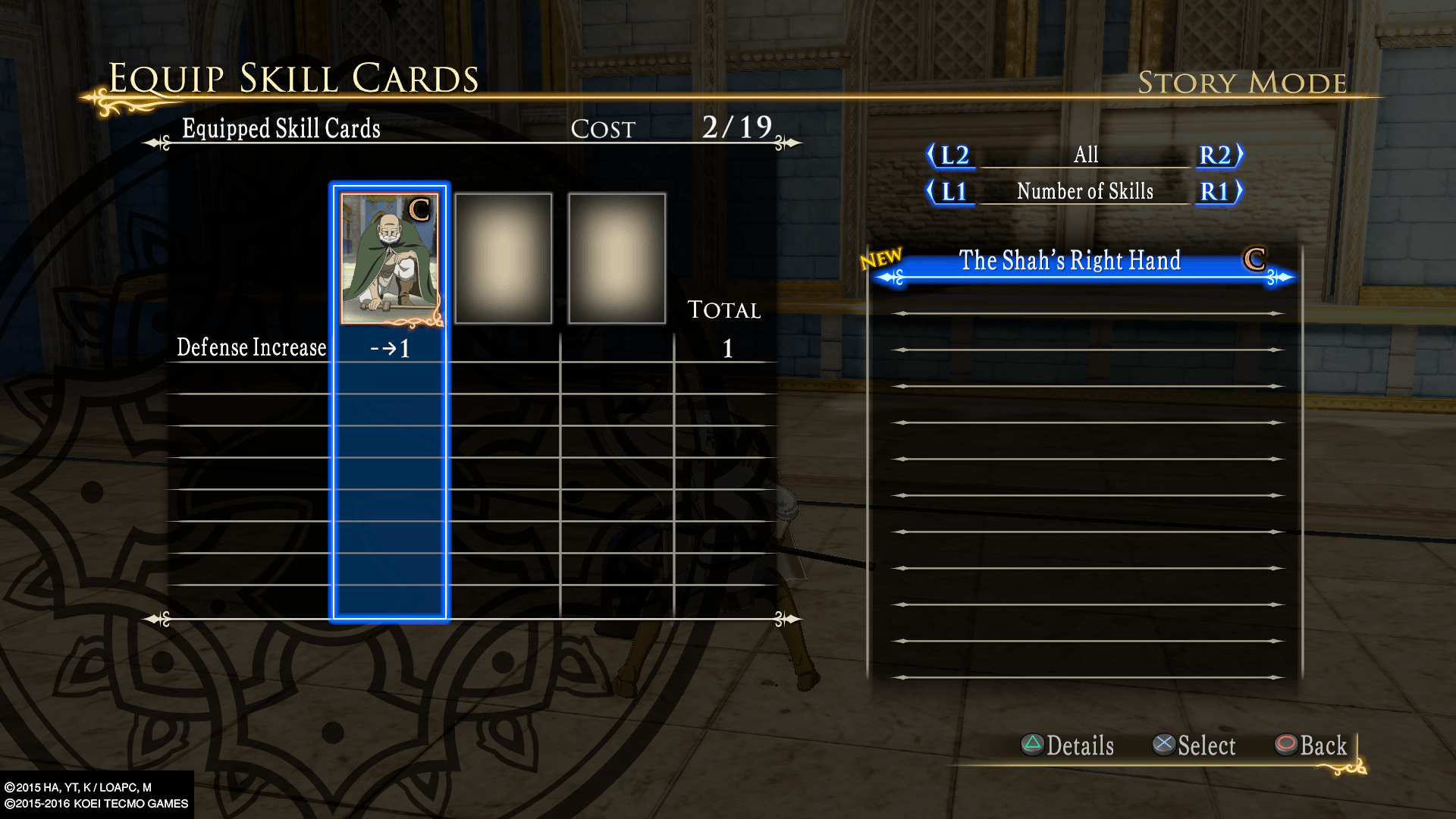
Task: Select the equipped old man skill card
Action: coord(390,259)
